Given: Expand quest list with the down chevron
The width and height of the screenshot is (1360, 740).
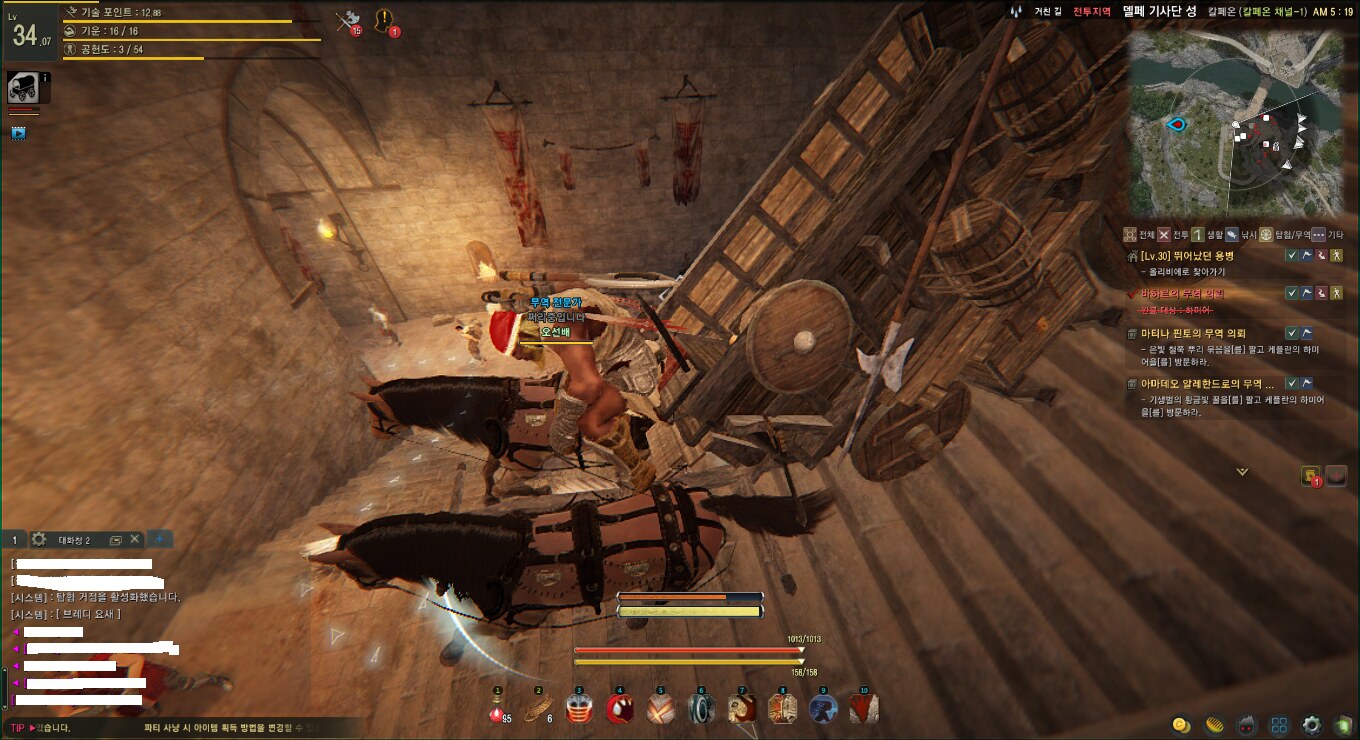Looking at the screenshot, I should pyautogui.click(x=1242, y=471).
